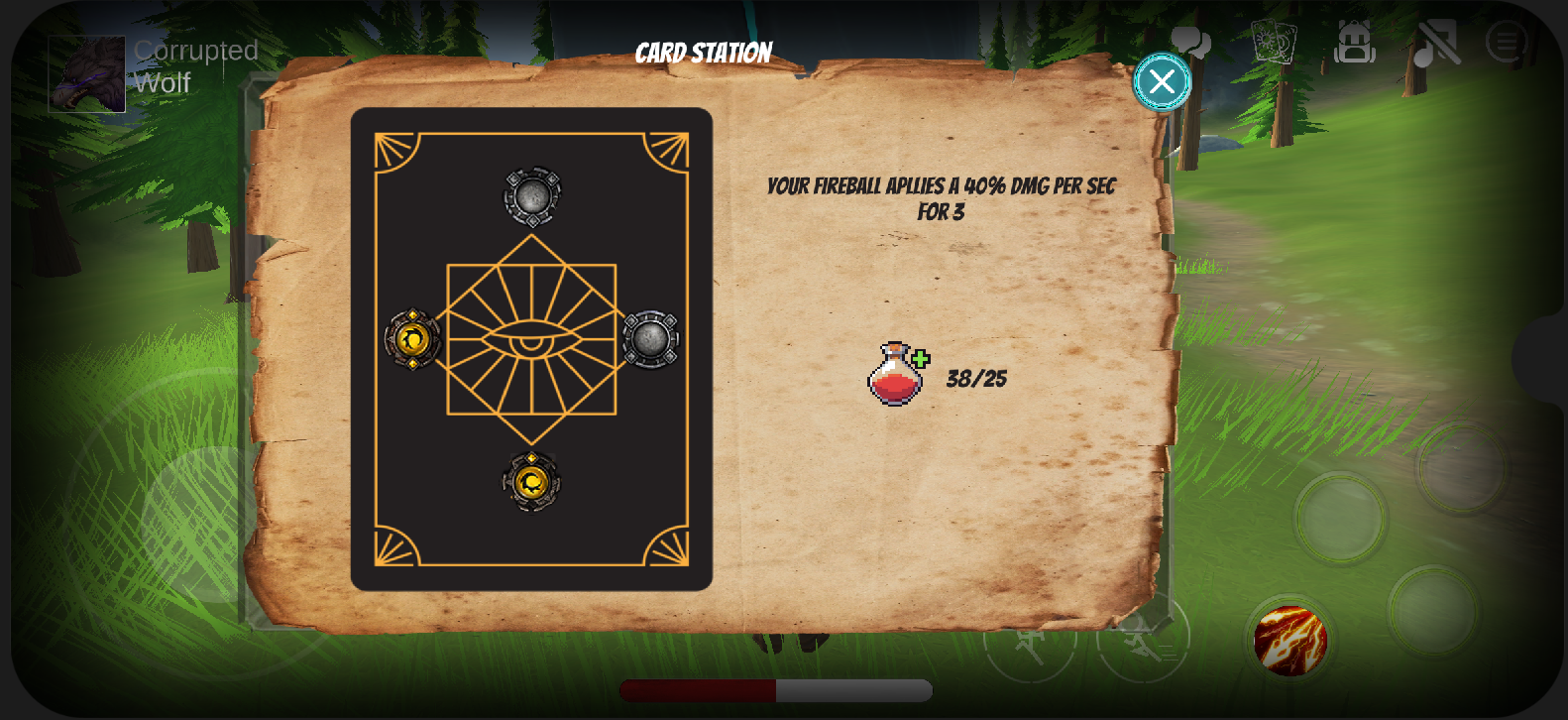Select the gold socket left of the eye symbol
The height and width of the screenshot is (720, 1568).
pyautogui.click(x=412, y=339)
